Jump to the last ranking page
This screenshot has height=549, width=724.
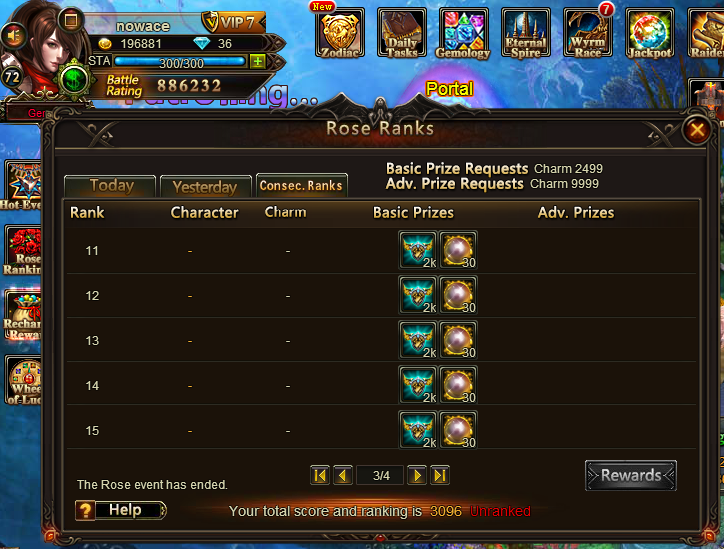pyautogui.click(x=440, y=475)
